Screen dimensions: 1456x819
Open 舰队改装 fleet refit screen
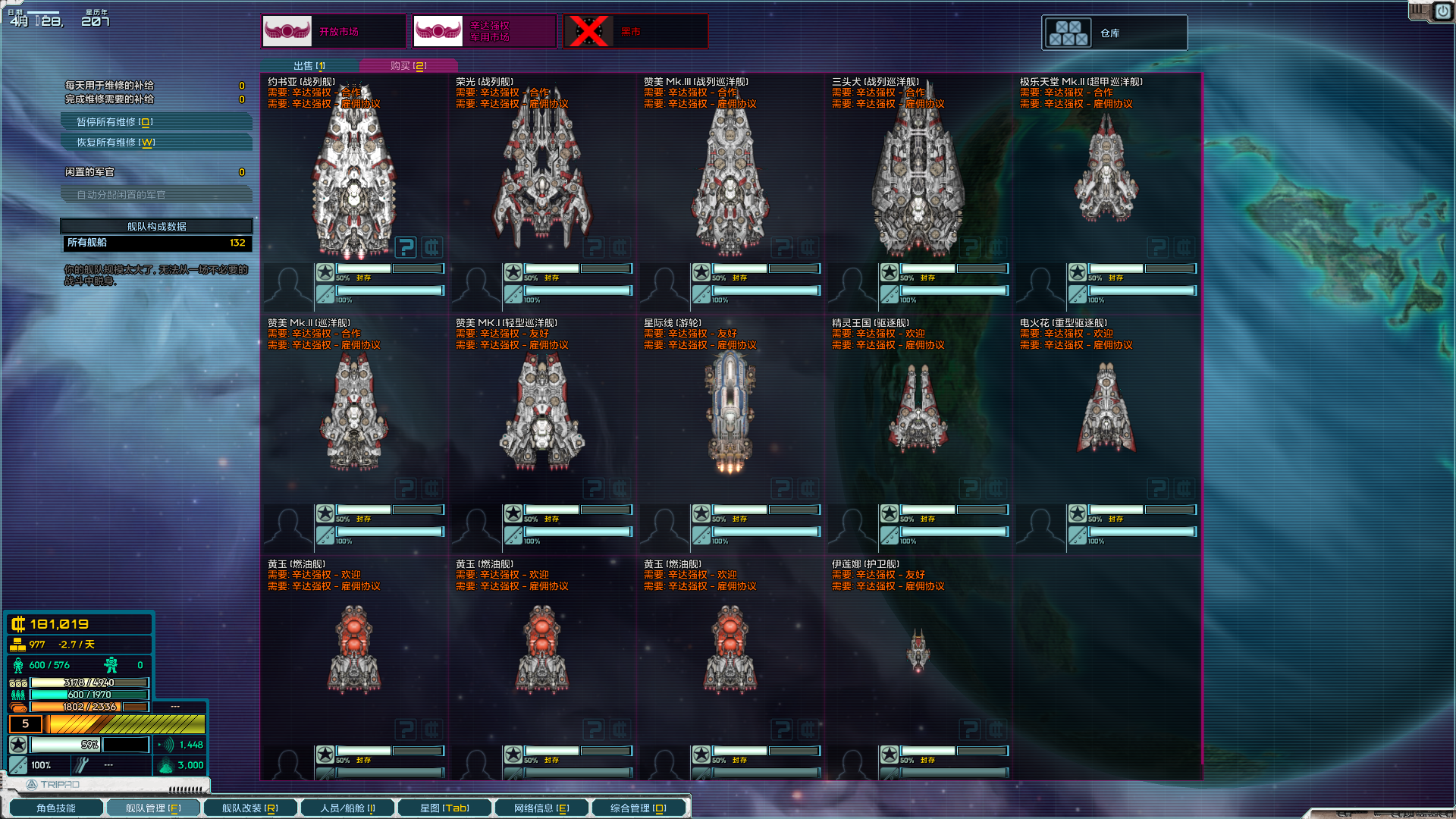tap(249, 808)
